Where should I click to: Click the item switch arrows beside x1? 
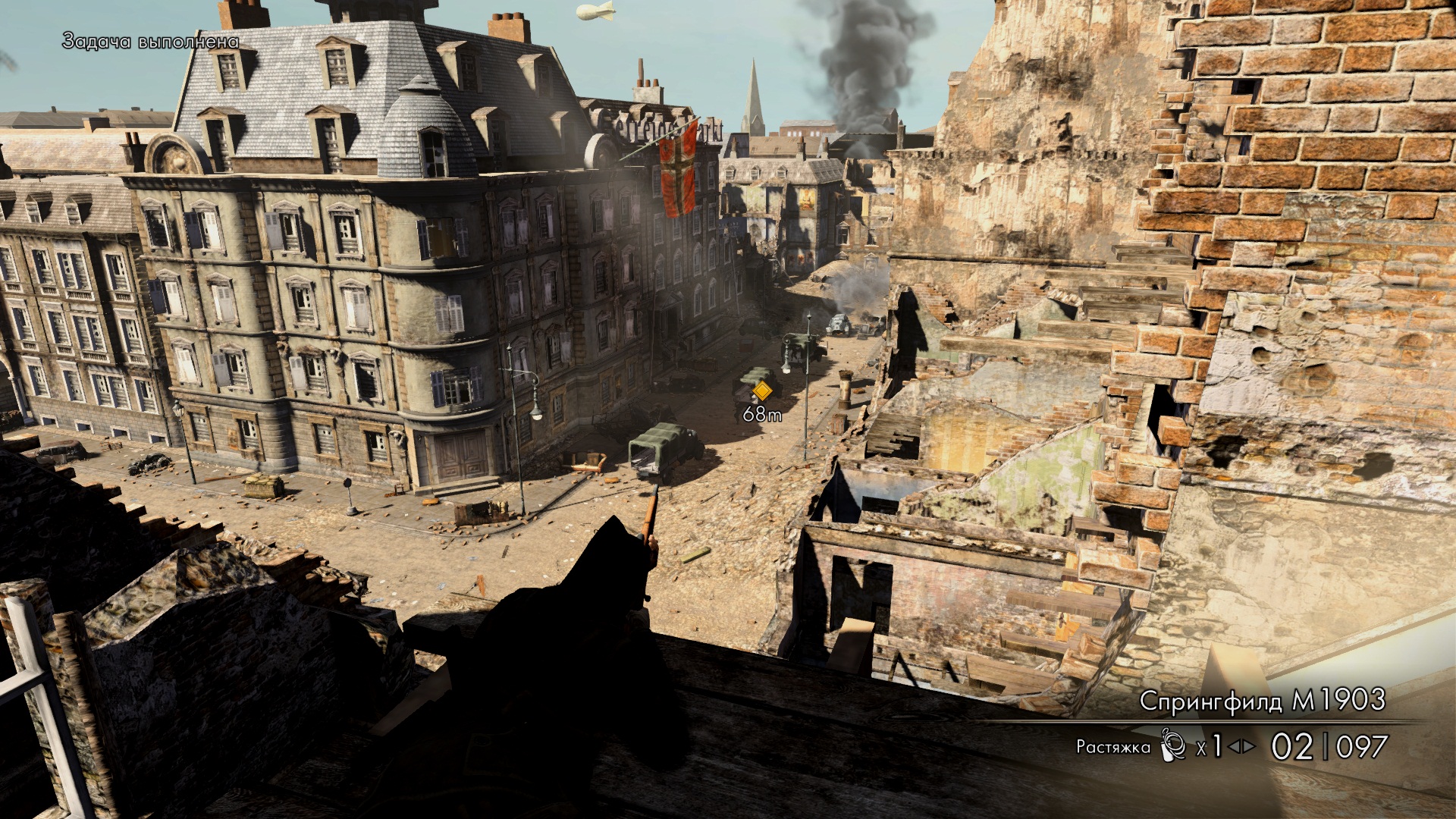(1242, 747)
